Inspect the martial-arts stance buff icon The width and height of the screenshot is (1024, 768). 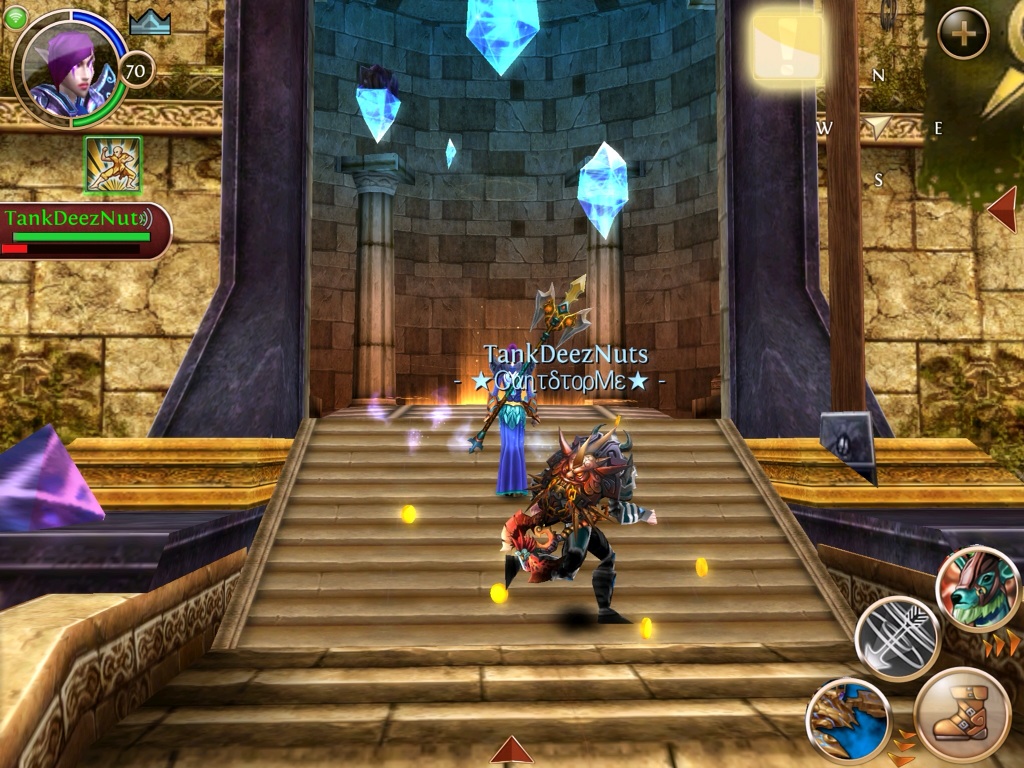pos(112,164)
